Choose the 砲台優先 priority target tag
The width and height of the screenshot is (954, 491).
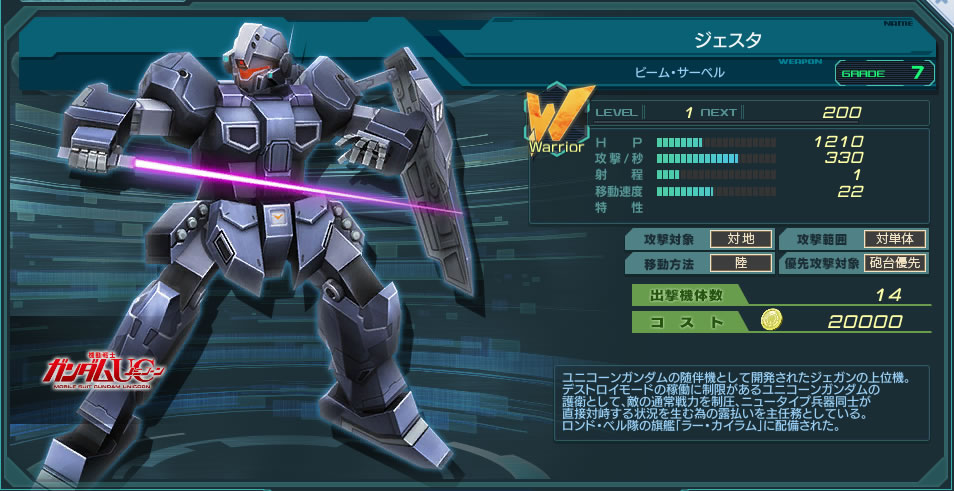895,263
